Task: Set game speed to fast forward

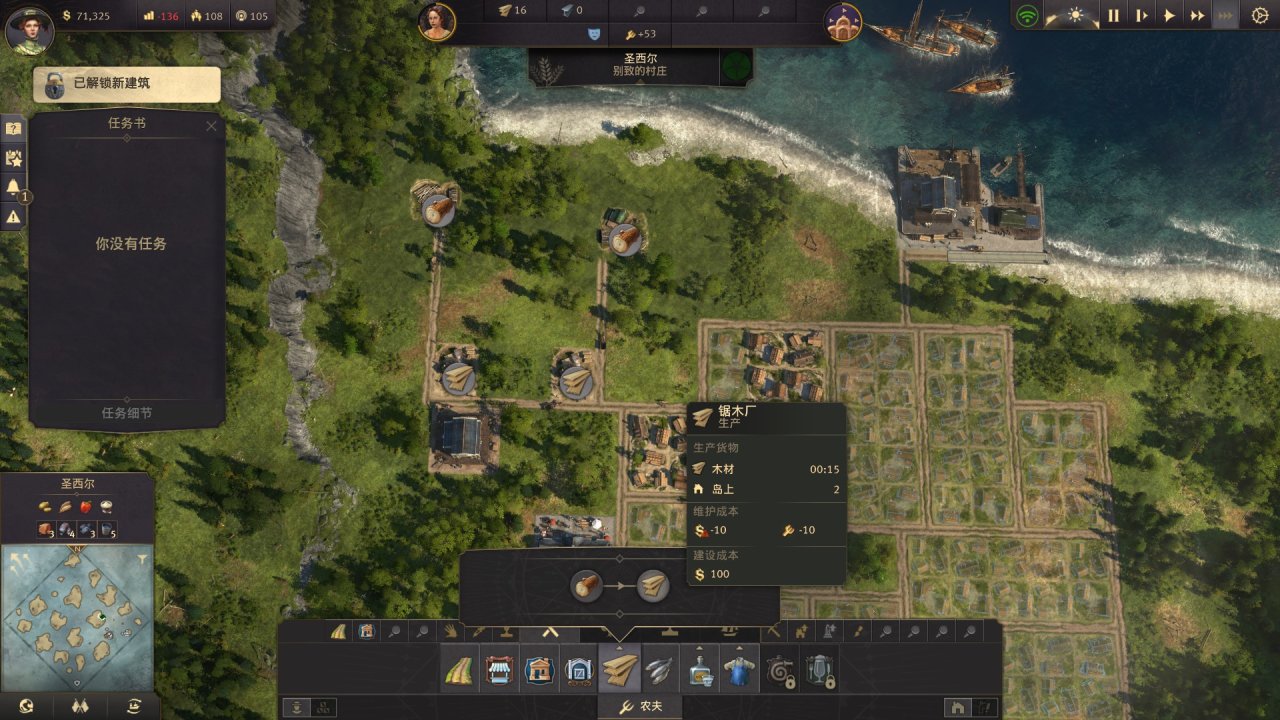Action: pyautogui.click(x=1197, y=16)
